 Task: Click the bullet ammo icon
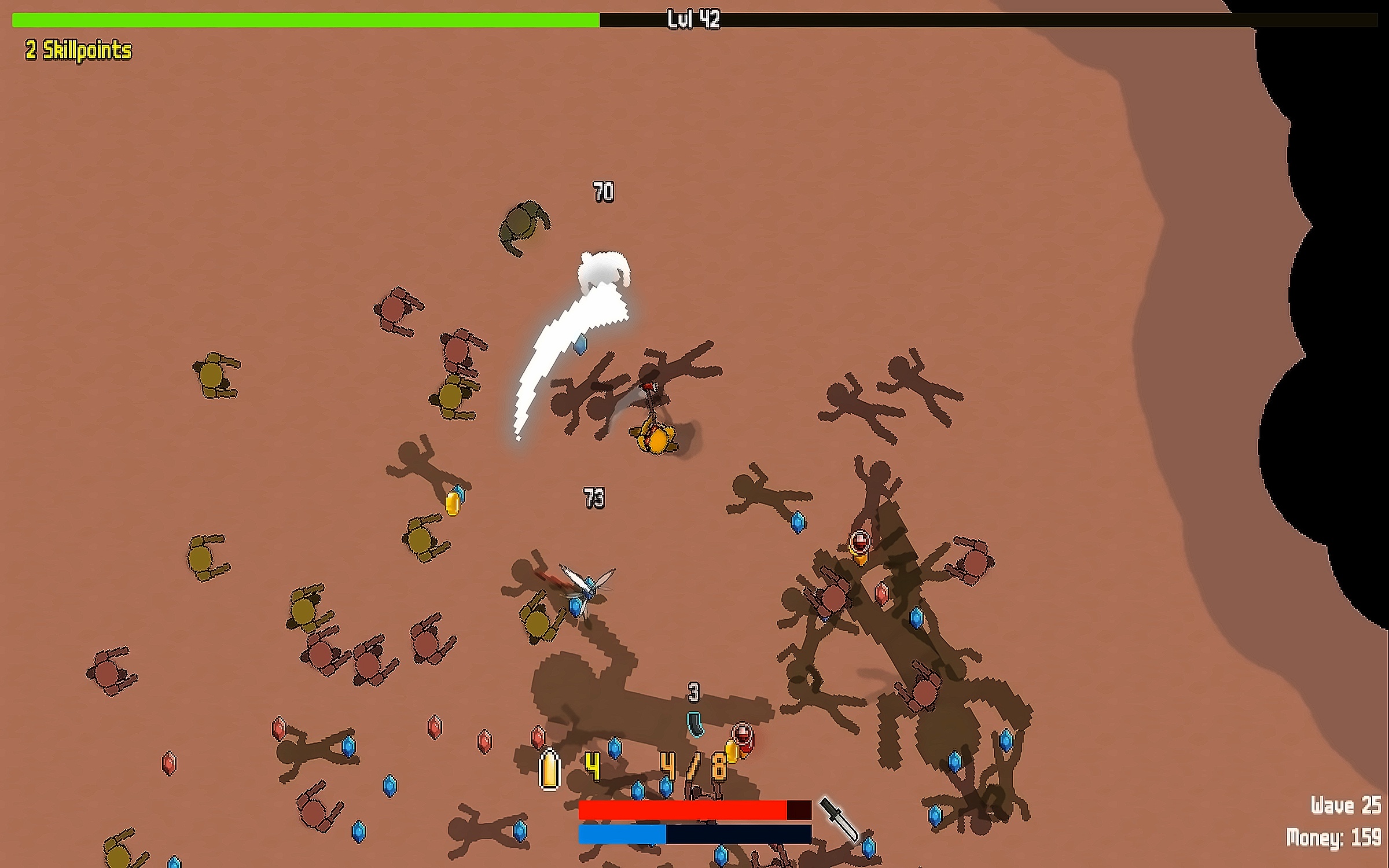tap(549, 770)
